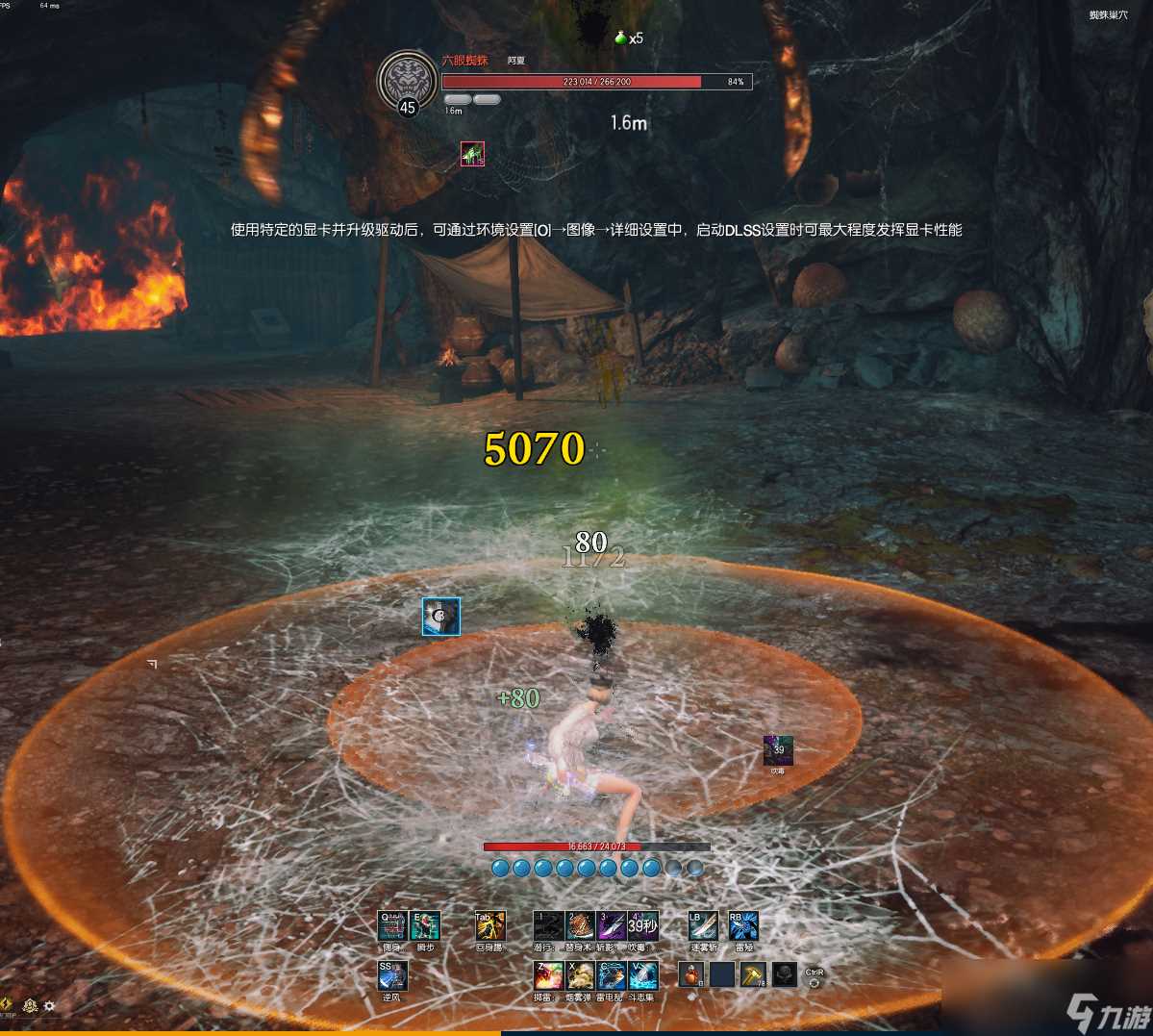Viewport: 1153px width, 1036px height.
Task: Cast the 掷雷 skill on Z
Action: pos(548,976)
